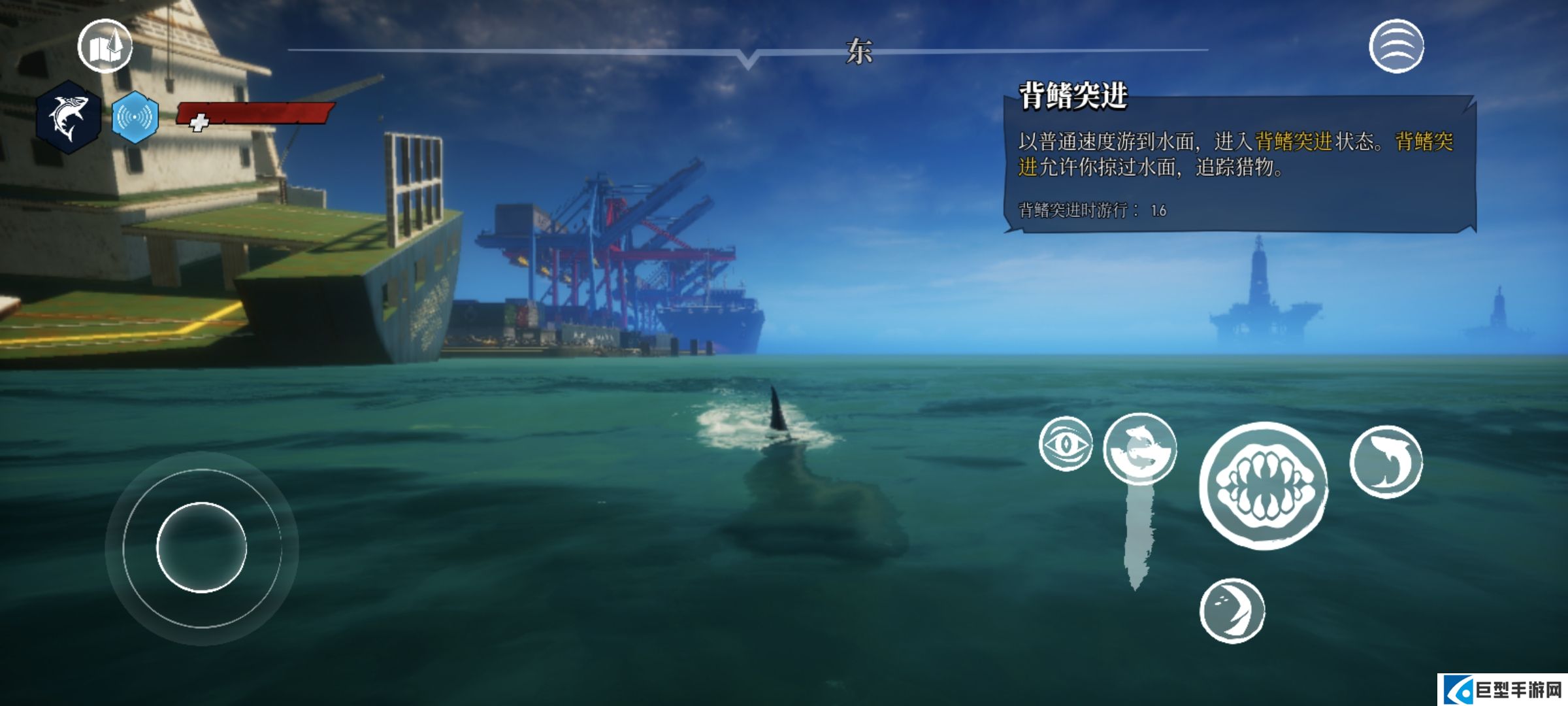The width and height of the screenshot is (1568, 706).
Task: Activate the eye vision ability
Action: [1066, 445]
